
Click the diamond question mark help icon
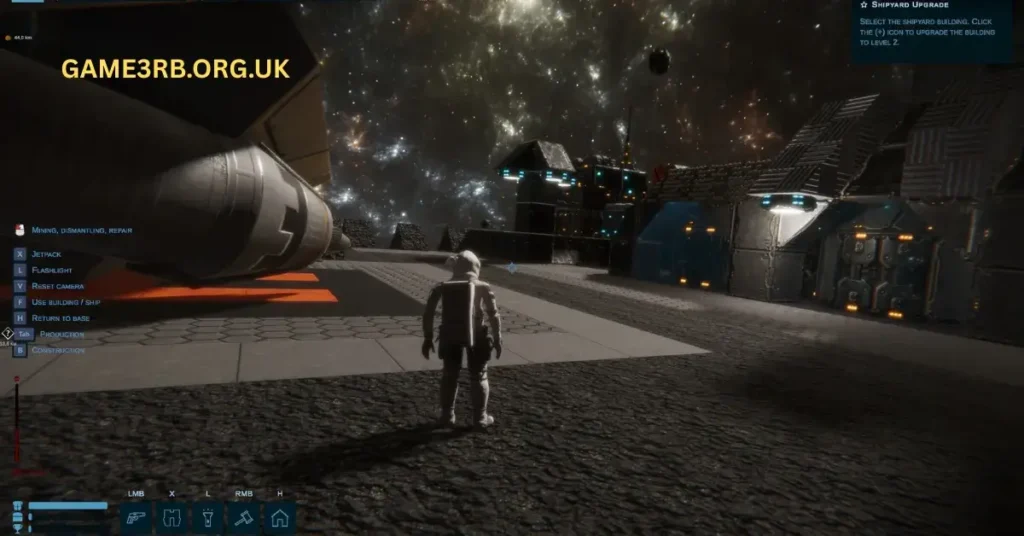point(8,334)
